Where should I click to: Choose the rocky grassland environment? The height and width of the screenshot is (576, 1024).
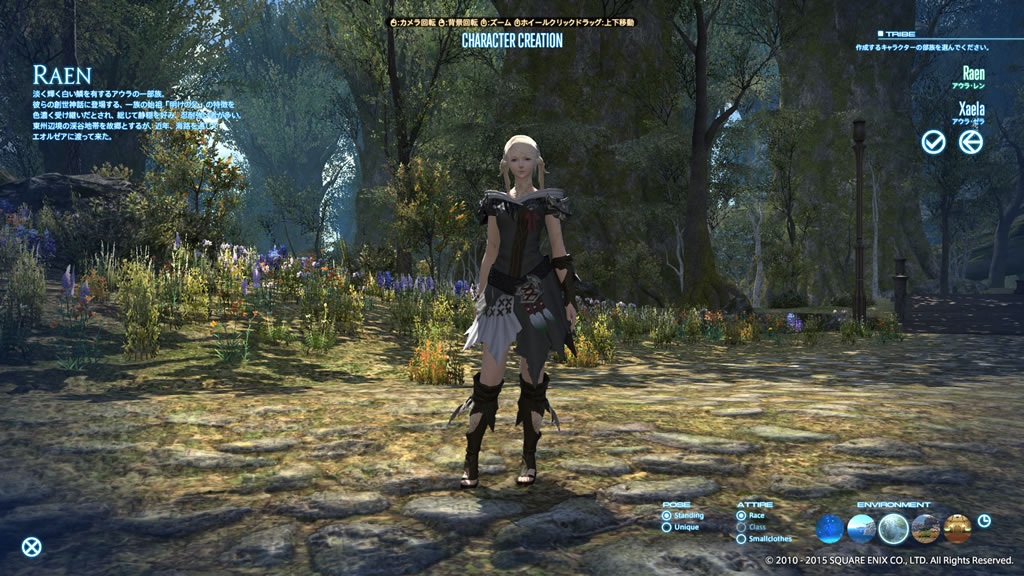click(925, 528)
